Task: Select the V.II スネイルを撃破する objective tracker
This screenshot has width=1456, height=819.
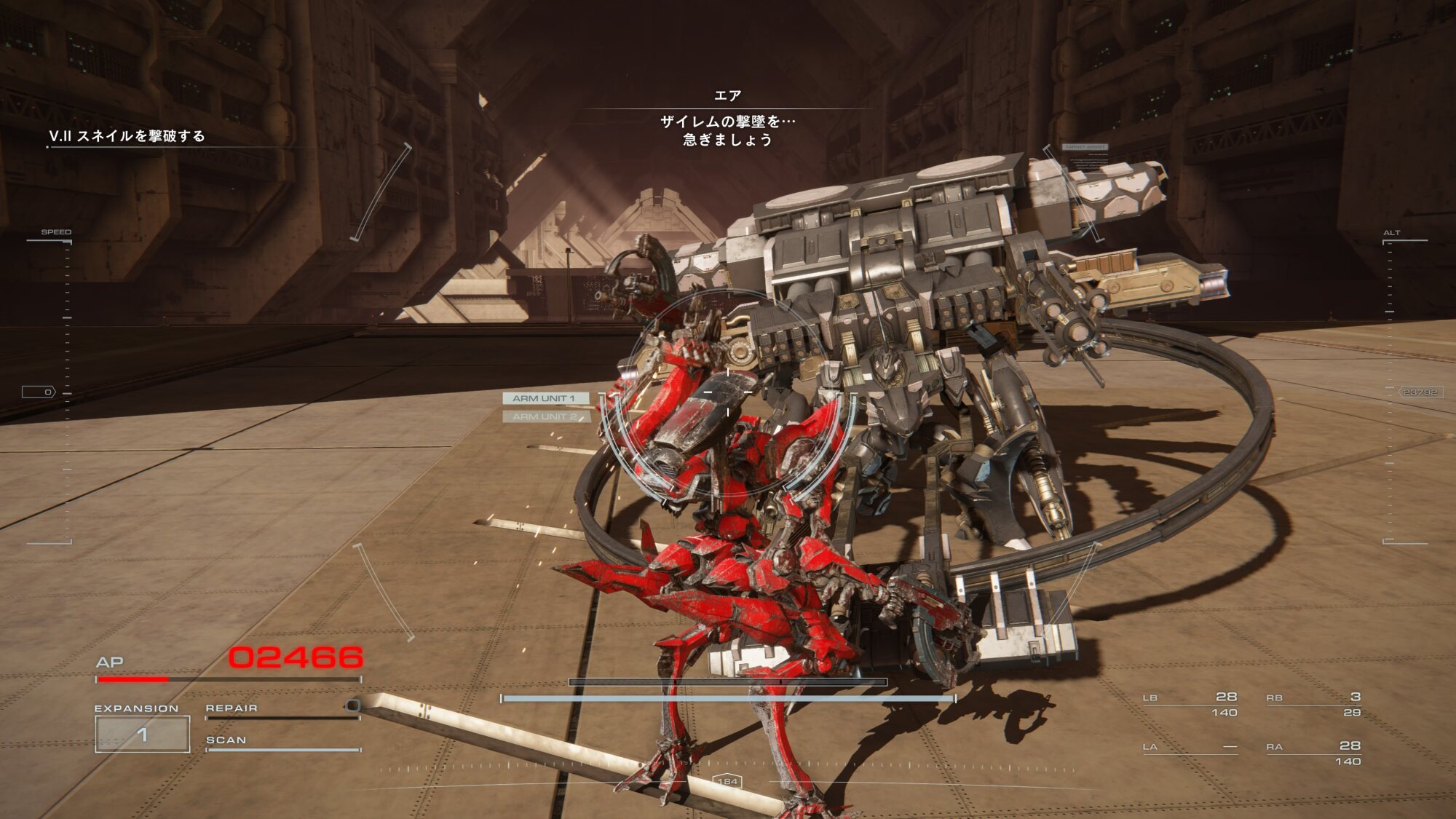Action: 127,136
